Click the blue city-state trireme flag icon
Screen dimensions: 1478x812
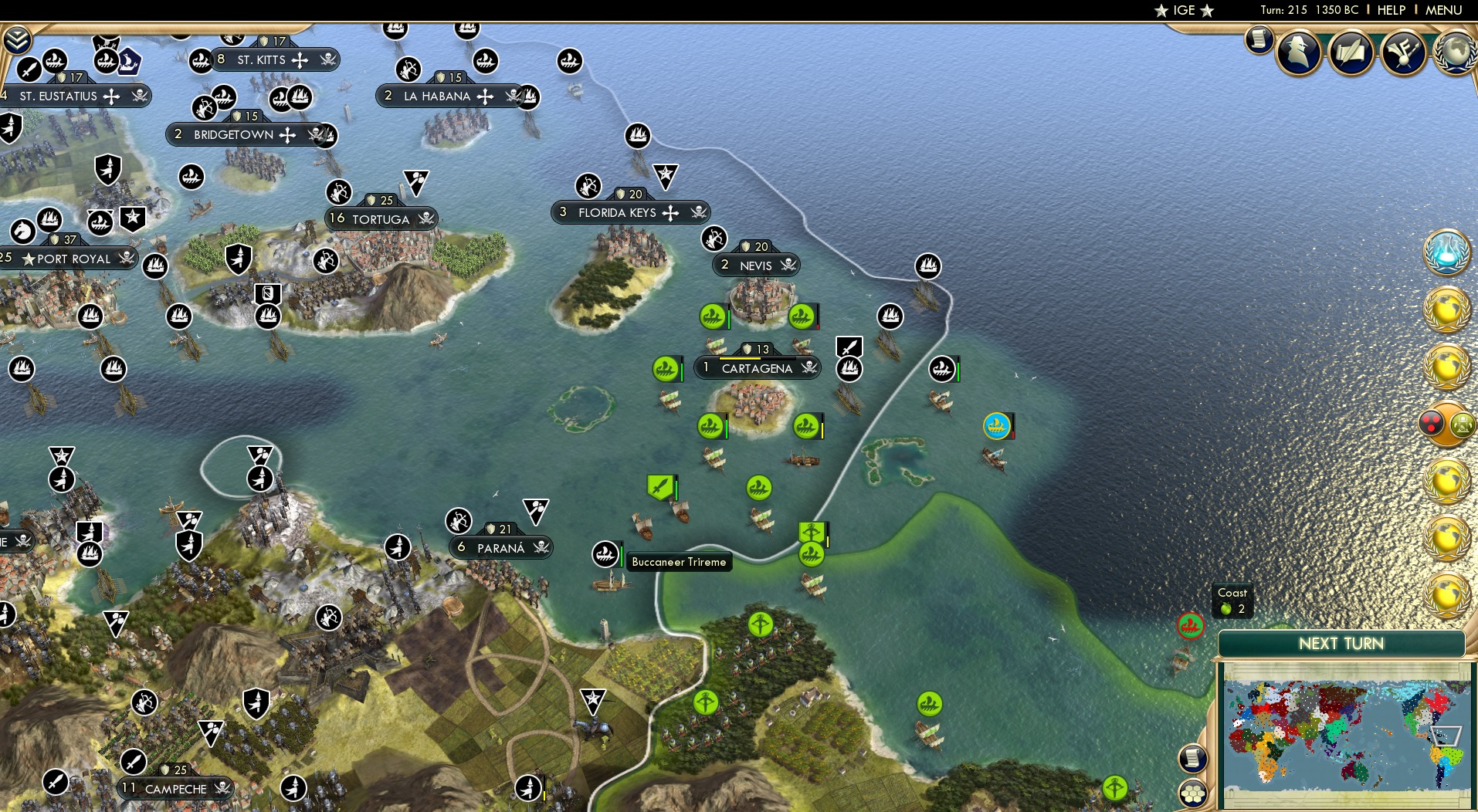point(995,424)
